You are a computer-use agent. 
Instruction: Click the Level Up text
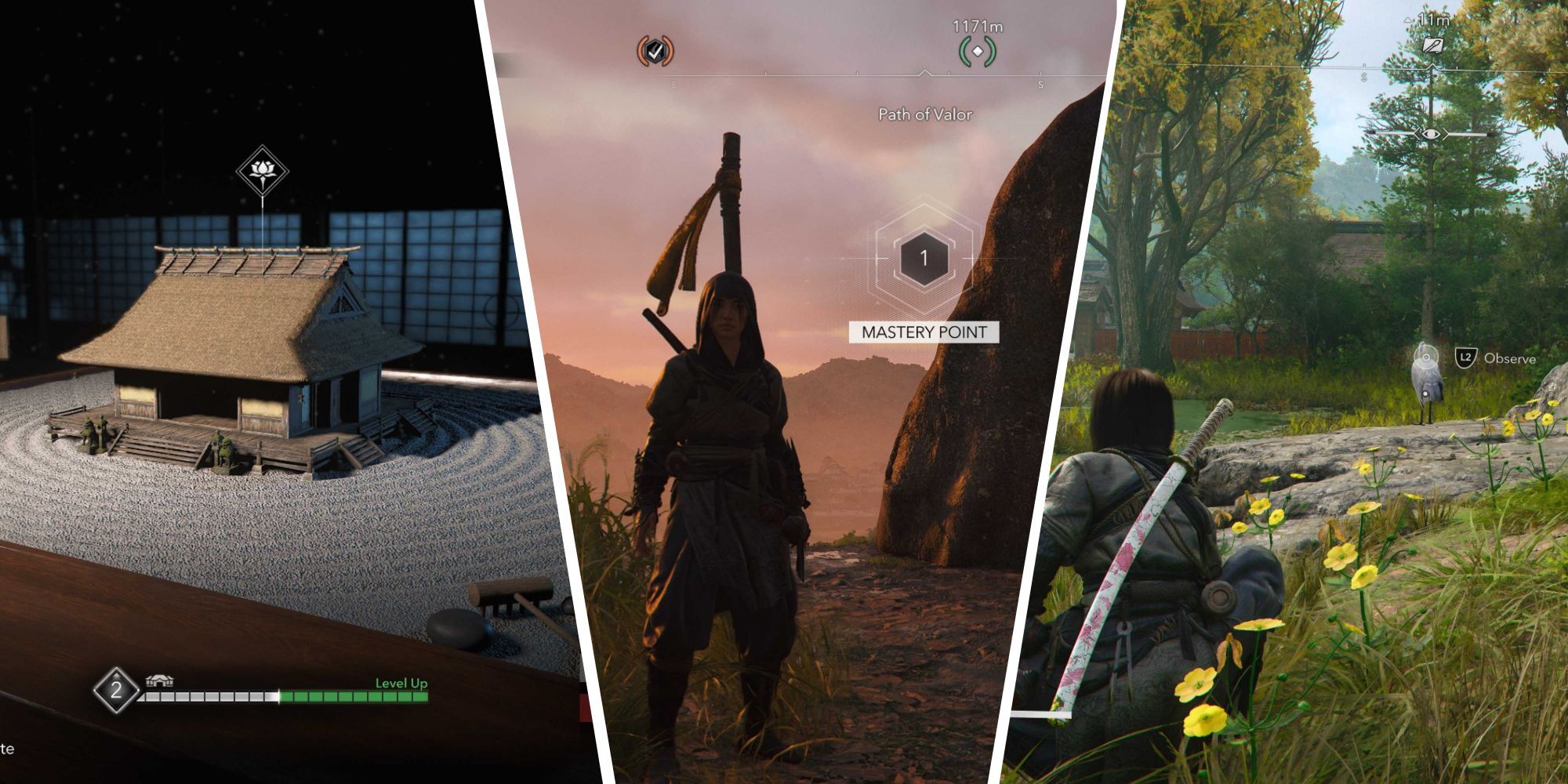click(401, 684)
